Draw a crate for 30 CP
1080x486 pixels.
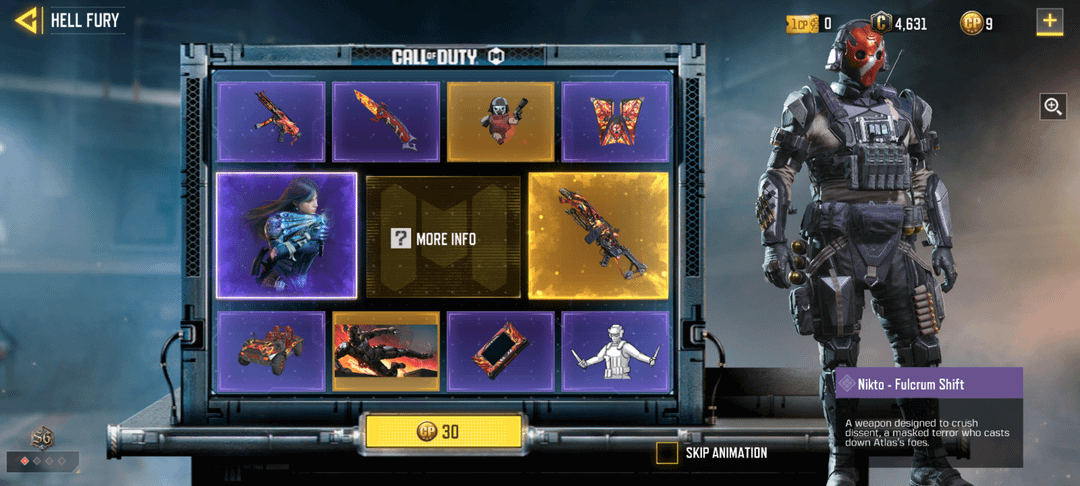[443, 432]
